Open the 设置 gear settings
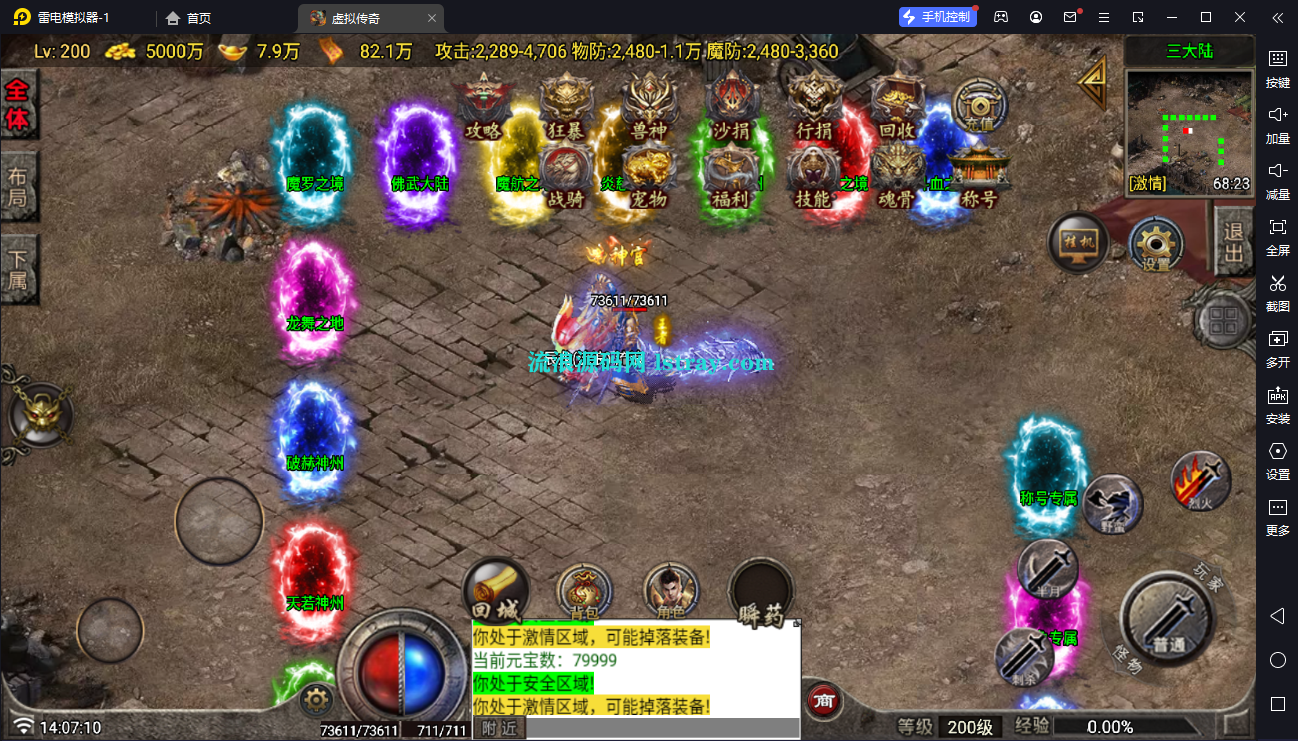The image size is (1298, 741). pyautogui.click(x=1156, y=245)
